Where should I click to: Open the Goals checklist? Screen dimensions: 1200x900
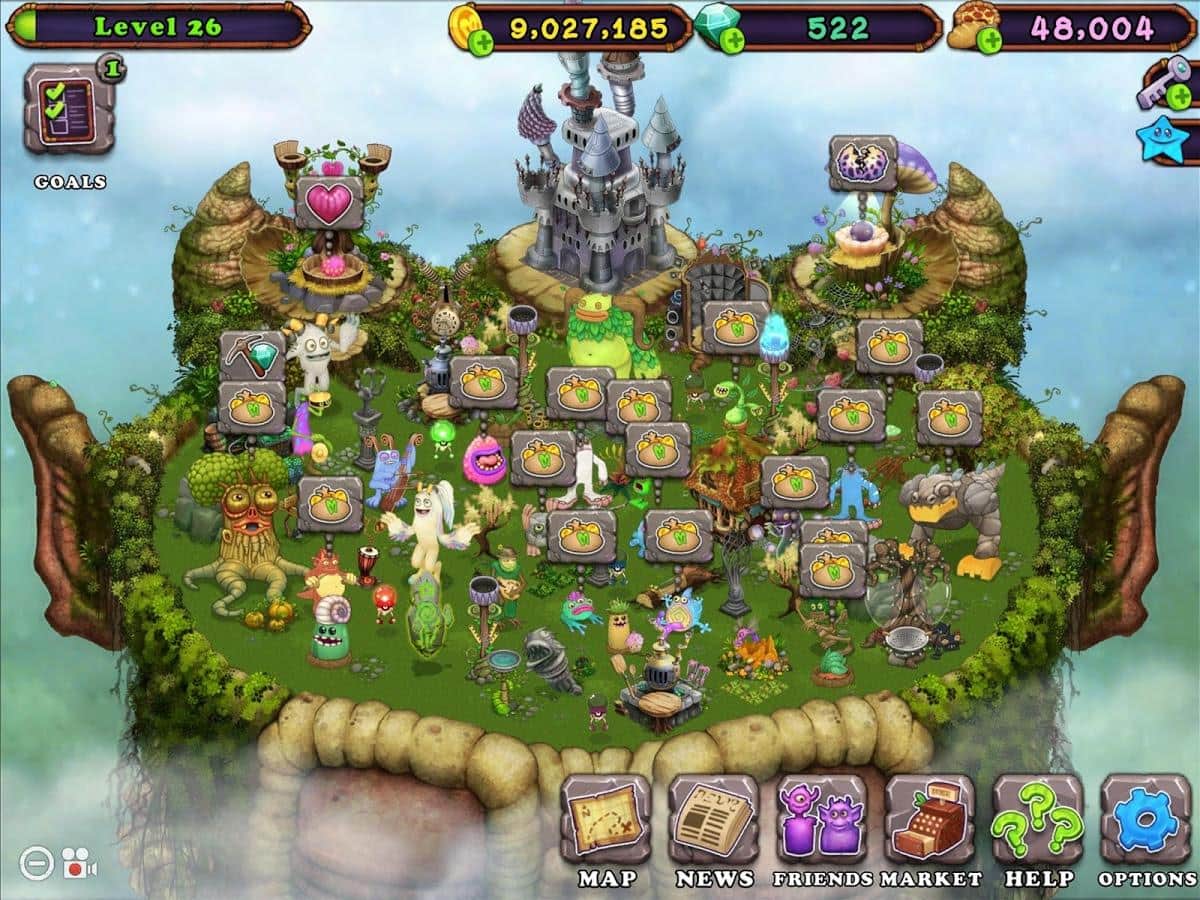[69, 109]
